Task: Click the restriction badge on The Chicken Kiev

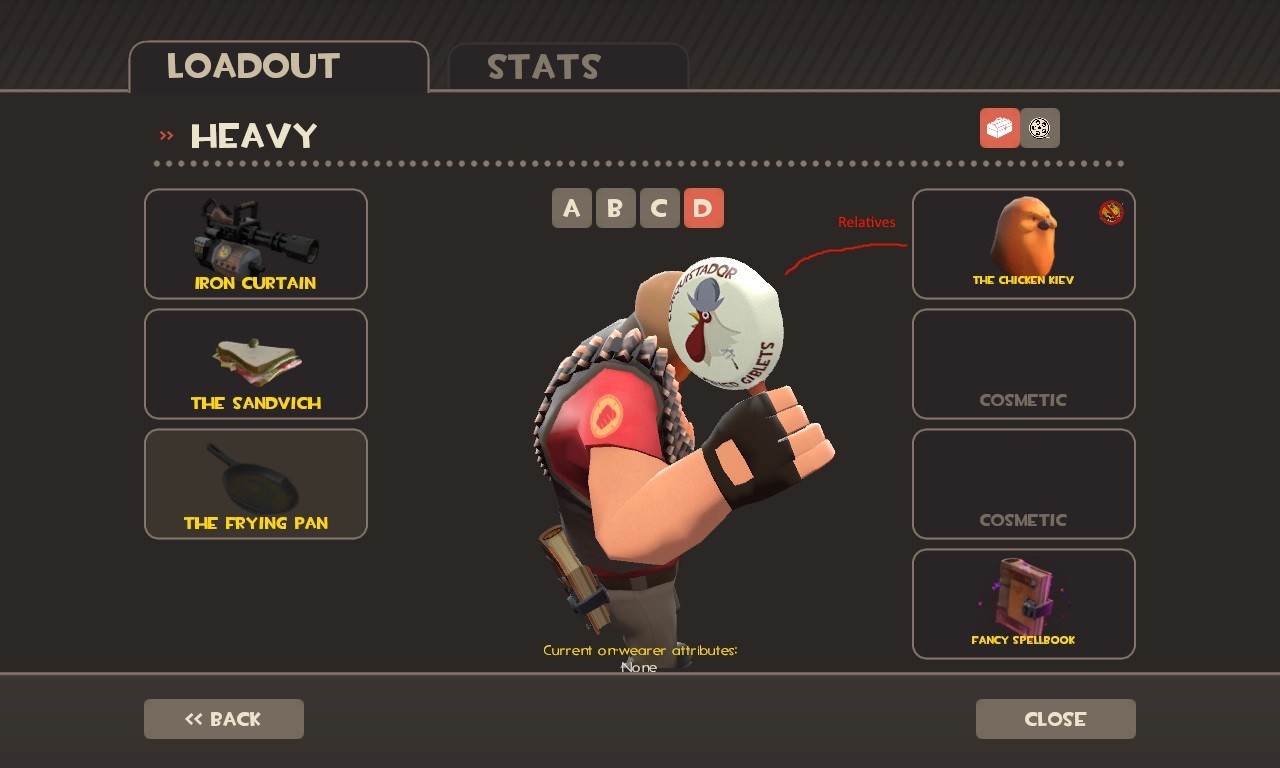Action: (x=1110, y=213)
